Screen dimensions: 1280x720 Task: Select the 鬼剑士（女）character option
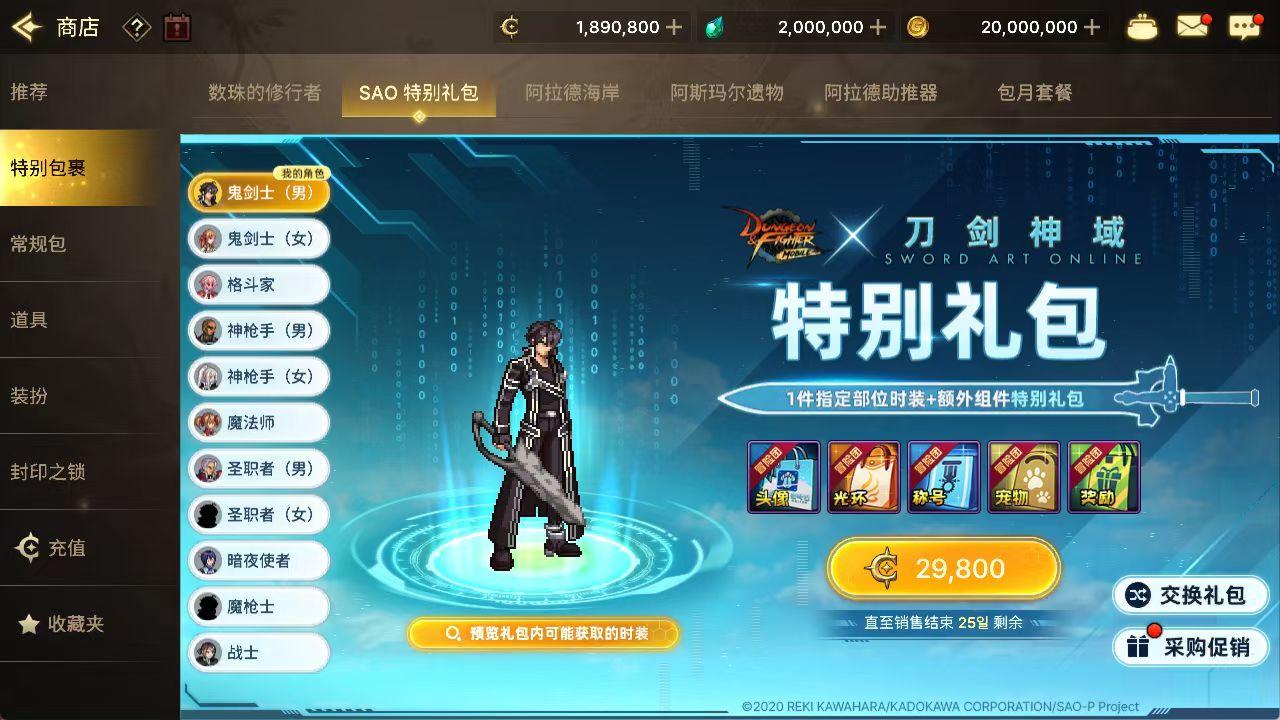(x=258, y=239)
